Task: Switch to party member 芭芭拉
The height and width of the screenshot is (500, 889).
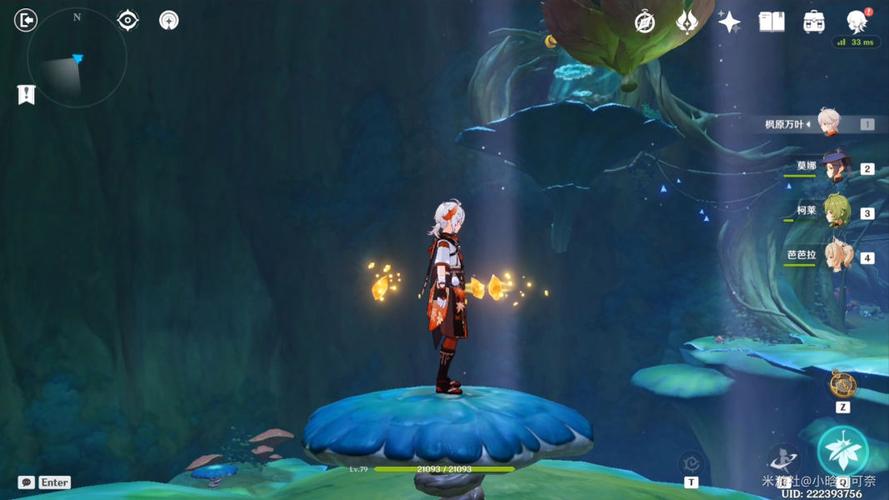Action: 835,255
